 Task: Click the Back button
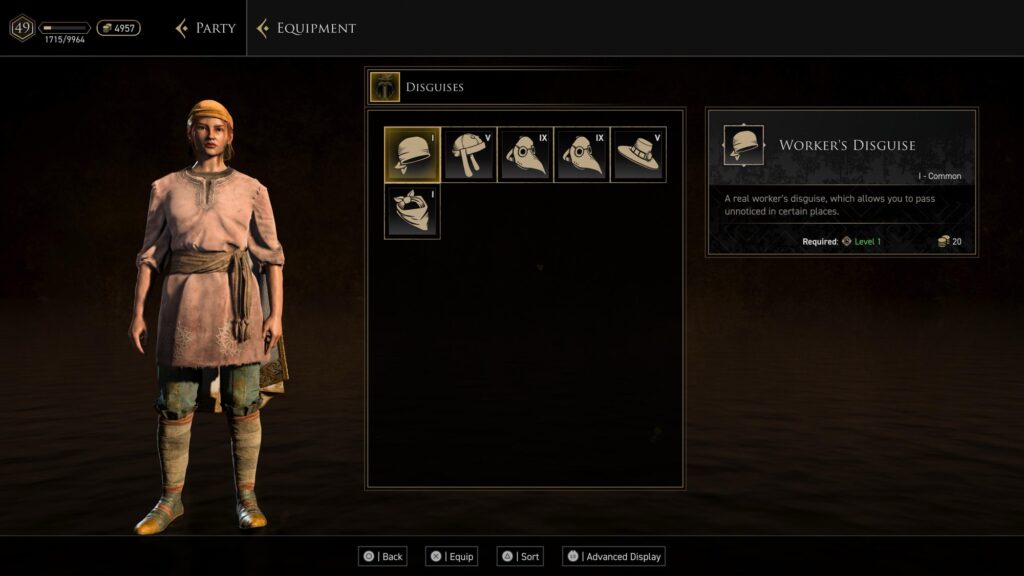click(x=383, y=556)
